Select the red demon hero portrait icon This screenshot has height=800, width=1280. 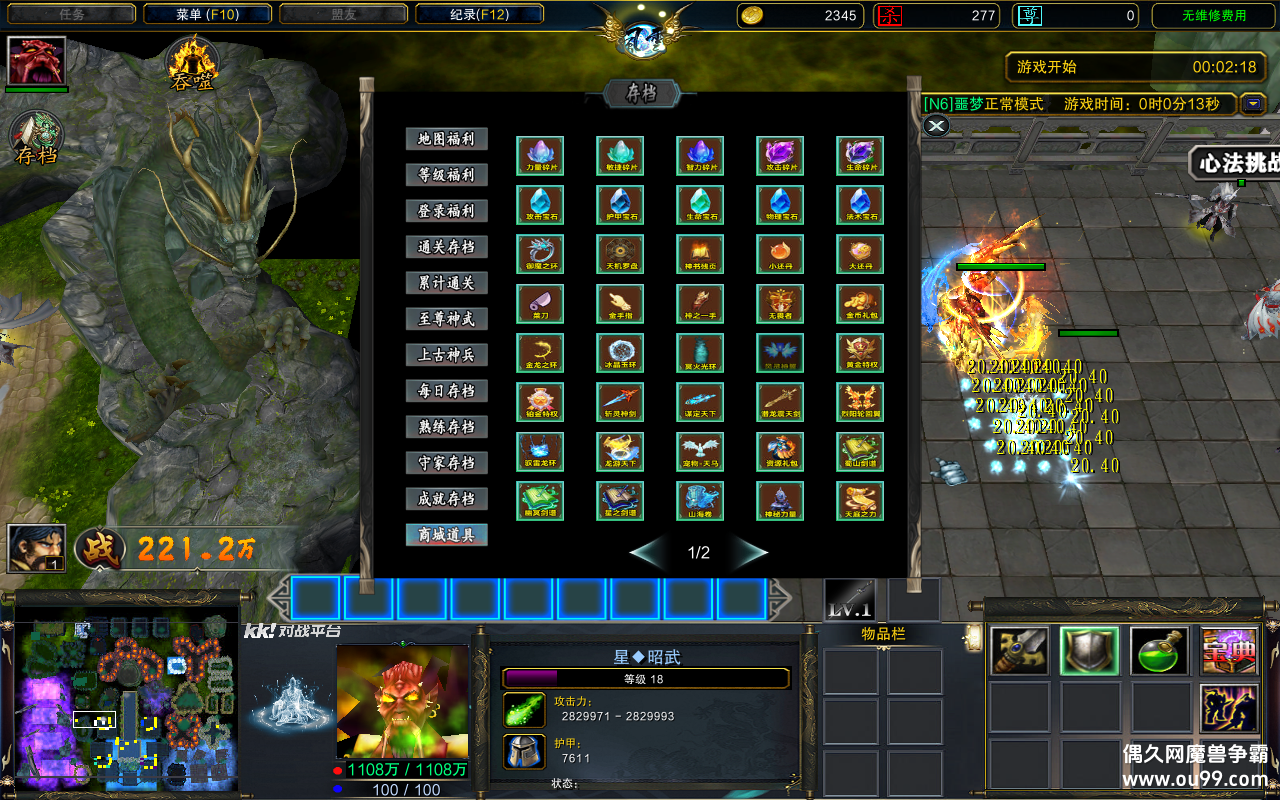37,61
